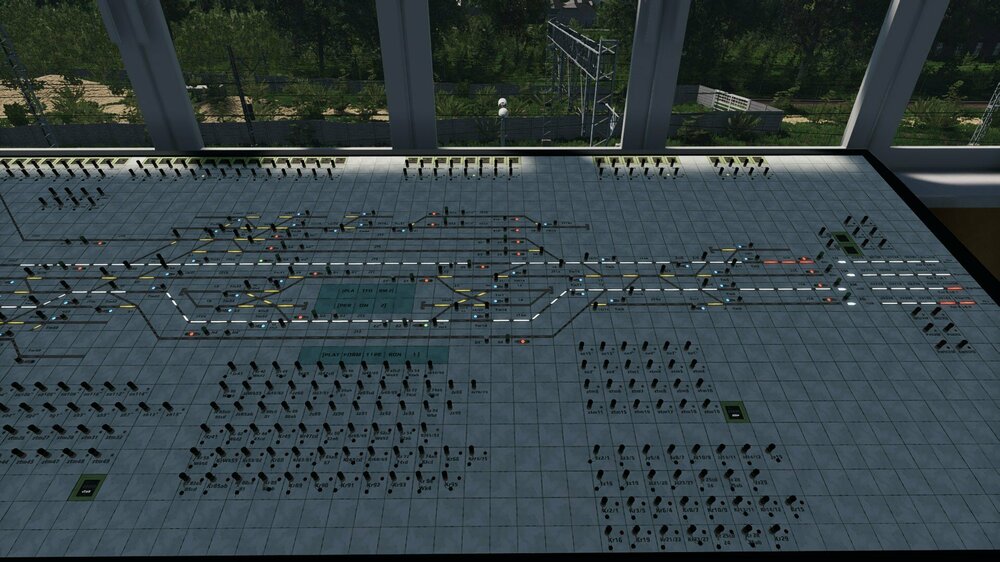Flip the Kr90 switch on the panel
Image resolution: width=1000 pixels, height=562 pixels.
(x=314, y=476)
